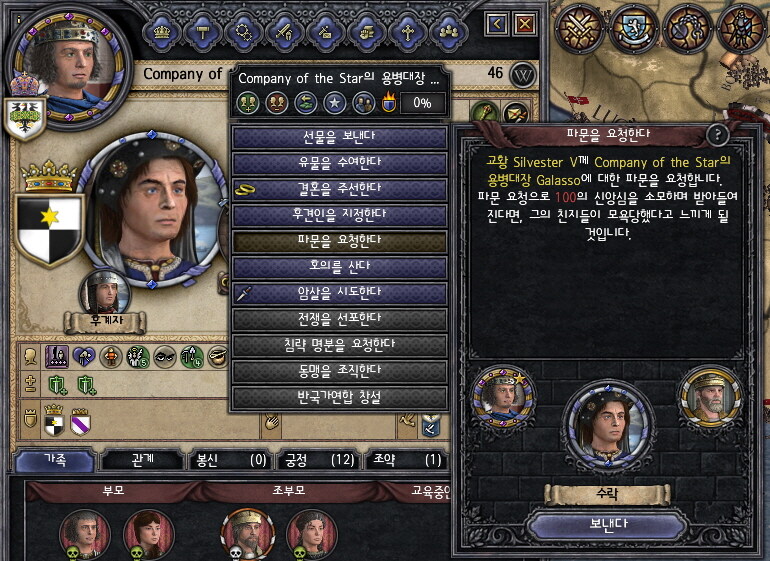Screen dimensions: 770x561
Task: Choose '전쟁을 선포한다' declare war entry
Action: (x=339, y=319)
